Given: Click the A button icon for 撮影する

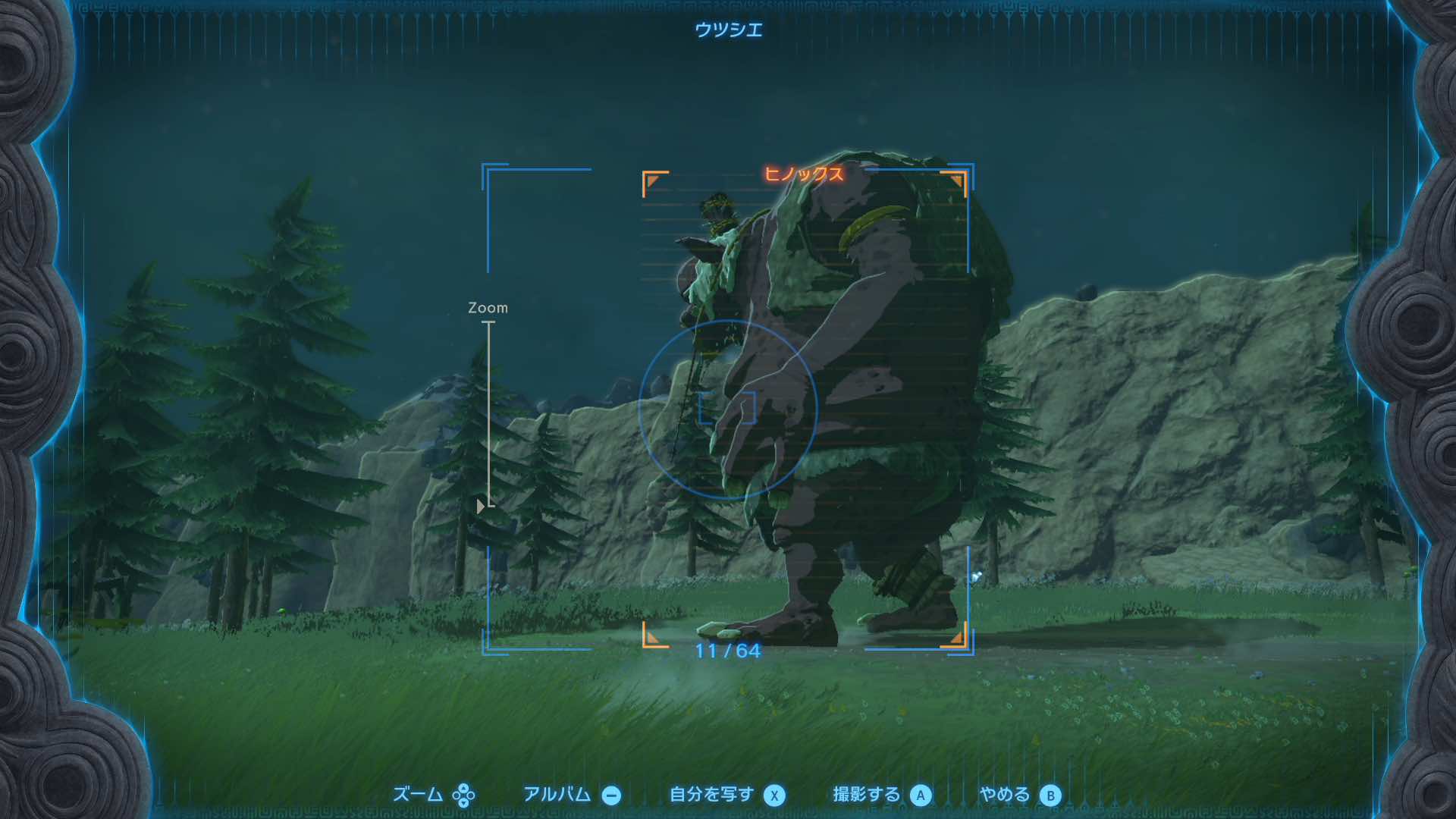Looking at the screenshot, I should coord(922,795).
